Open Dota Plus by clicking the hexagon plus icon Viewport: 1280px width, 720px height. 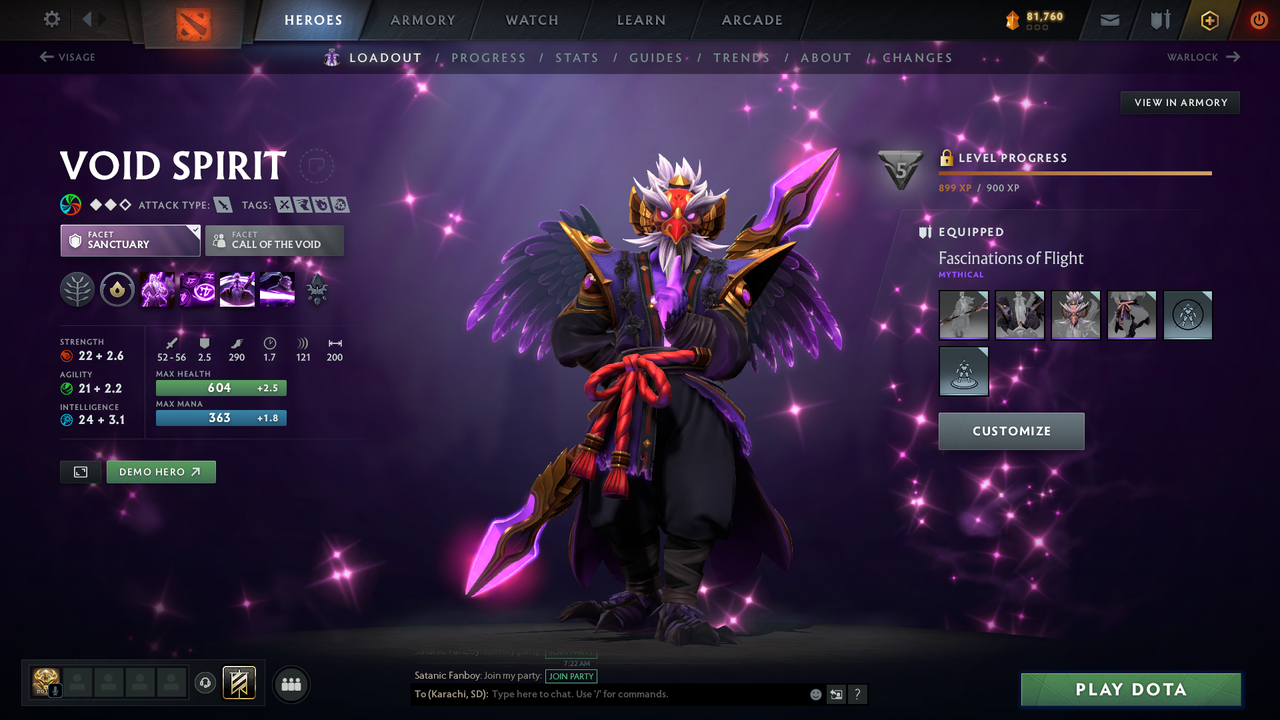(x=1209, y=19)
